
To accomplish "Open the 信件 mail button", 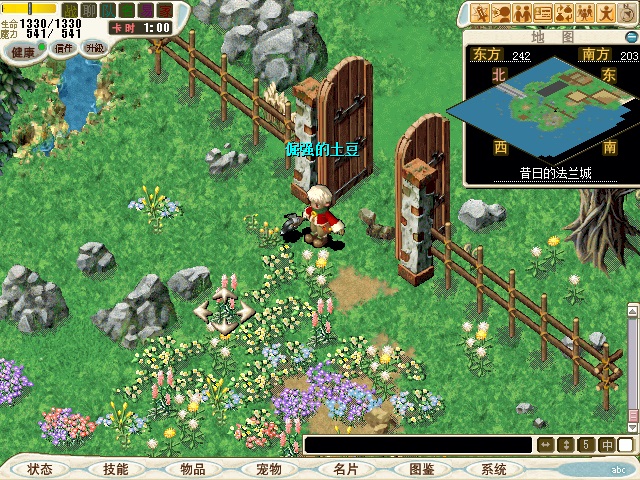I will click(64, 48).
